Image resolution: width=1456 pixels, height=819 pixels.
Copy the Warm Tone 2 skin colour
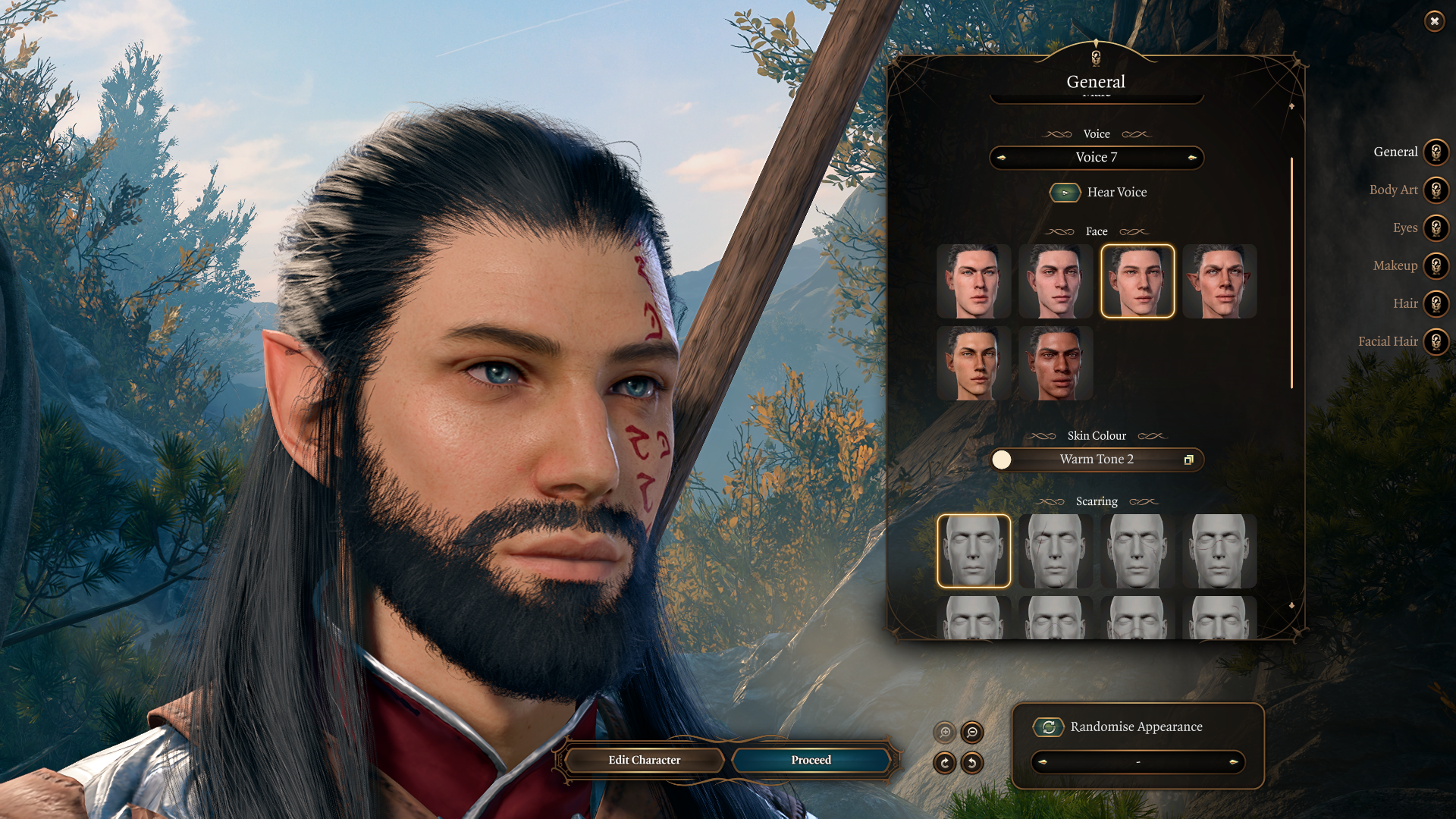pos(1191,460)
